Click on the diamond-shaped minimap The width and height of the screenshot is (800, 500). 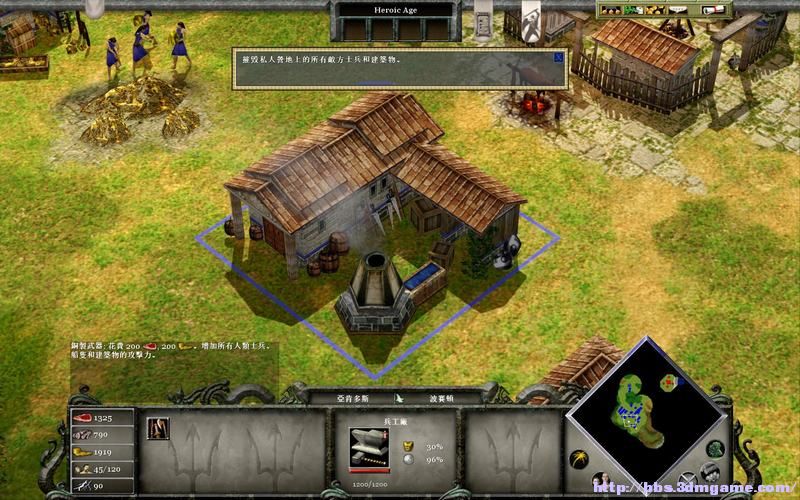646,410
